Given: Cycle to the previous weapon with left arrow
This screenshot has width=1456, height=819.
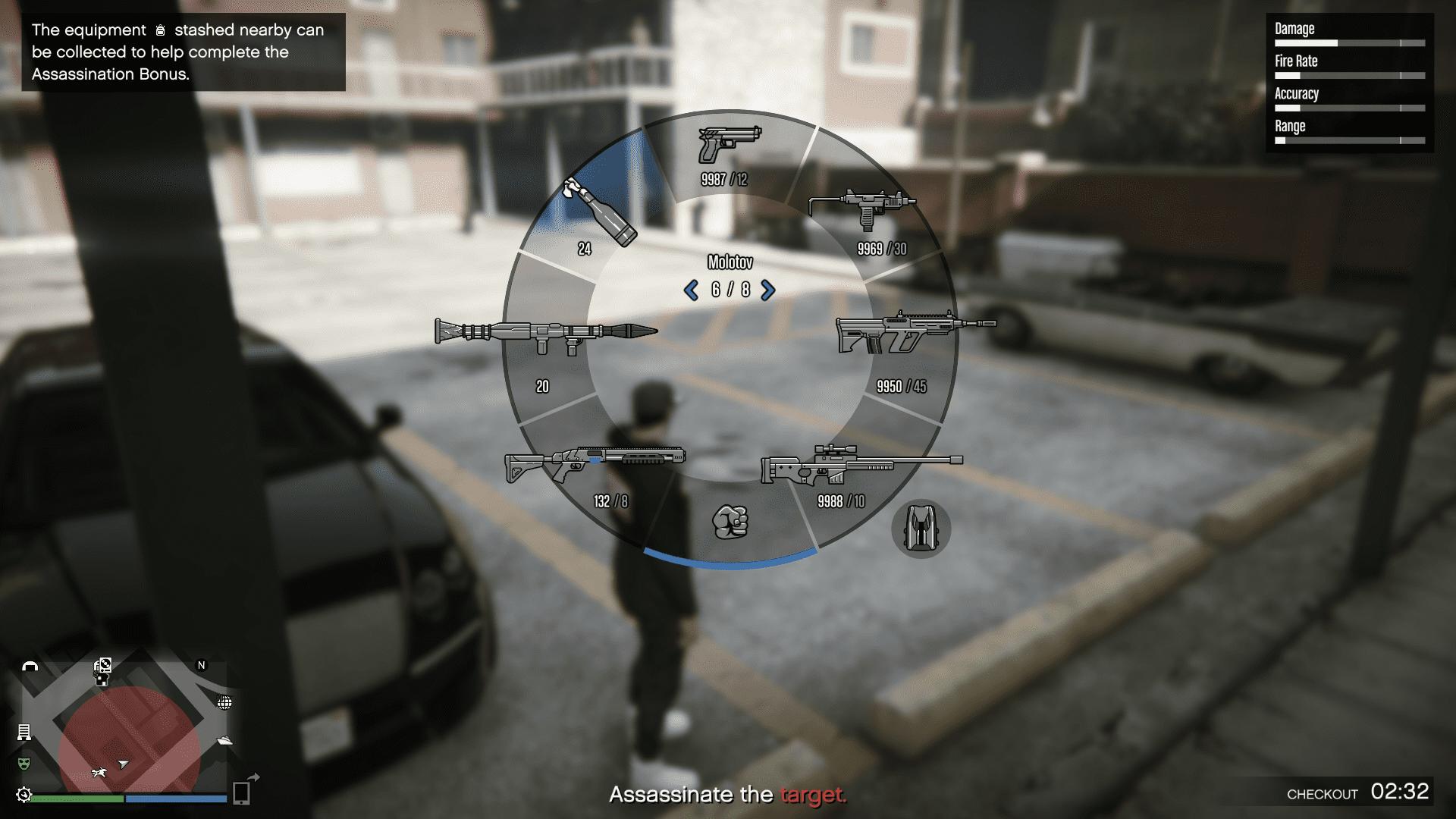Looking at the screenshot, I should point(691,290).
